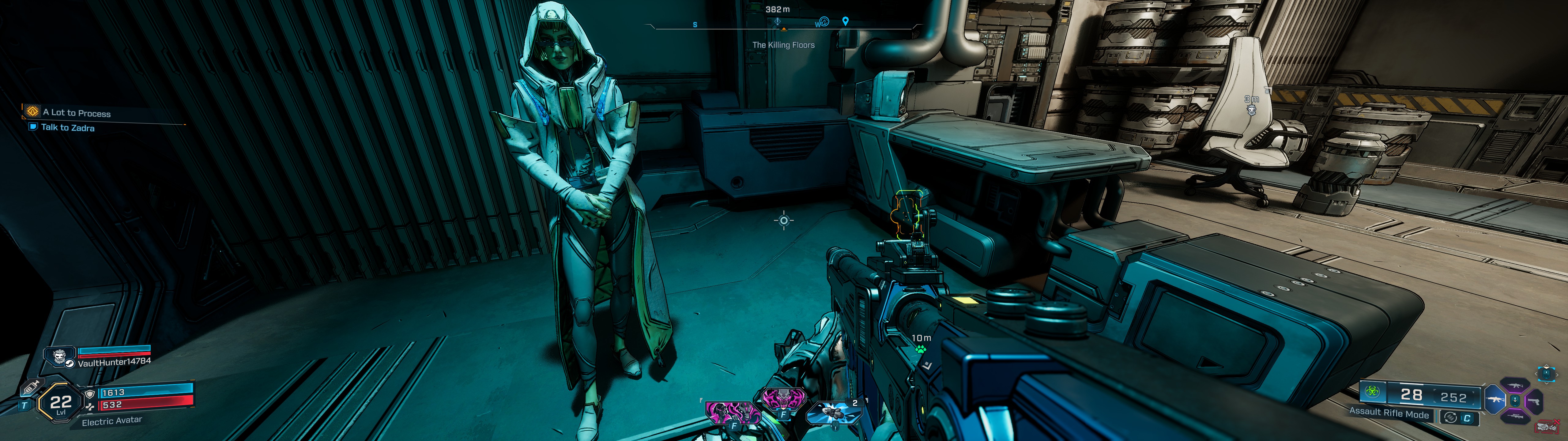Image resolution: width=1568 pixels, height=441 pixels.
Task: Switch to the sniper rifle weapon slot
Action: click(x=1514, y=417)
